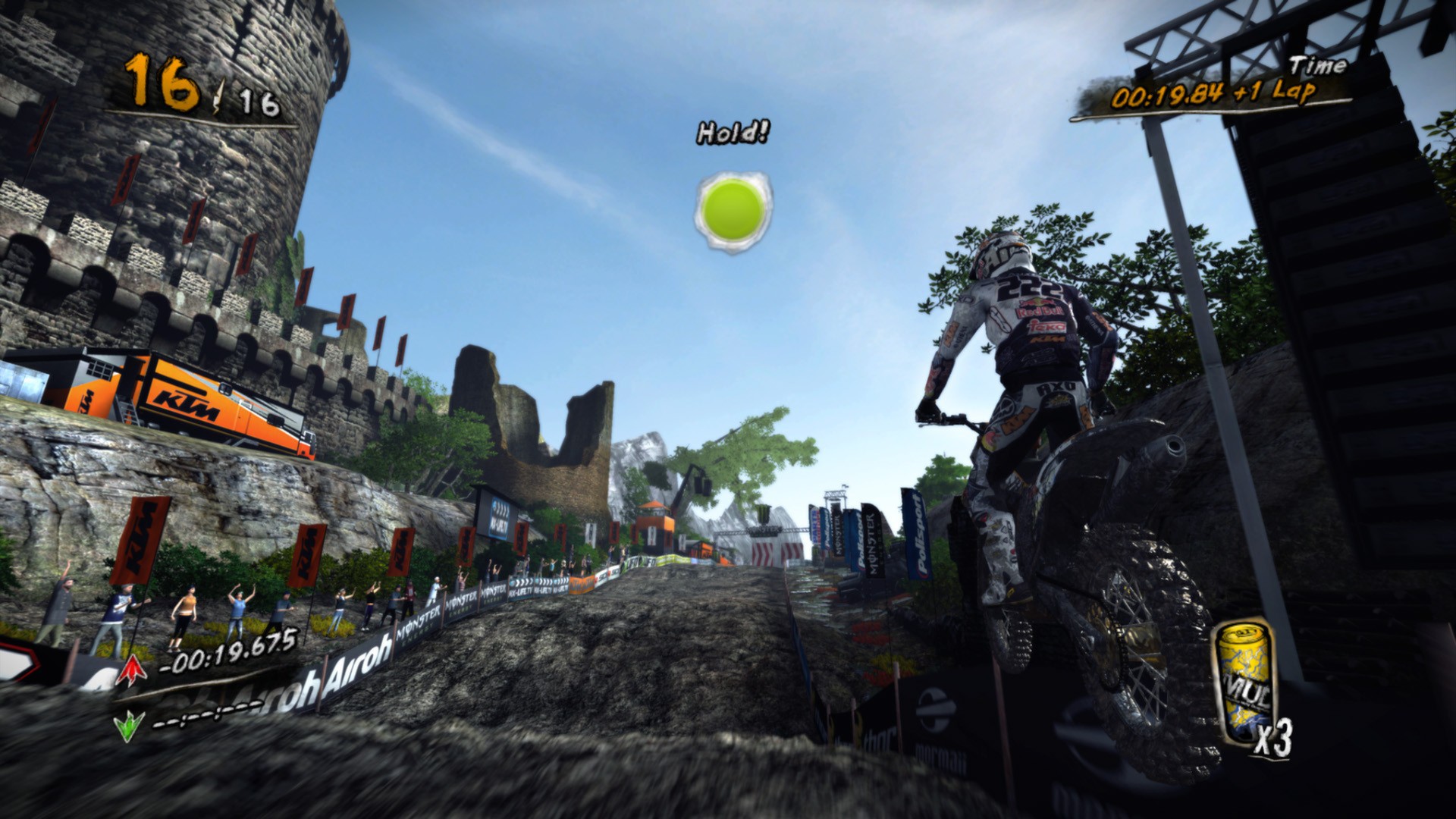Click the green Hold! button indicator
The image size is (1456, 819).
pyautogui.click(x=733, y=210)
